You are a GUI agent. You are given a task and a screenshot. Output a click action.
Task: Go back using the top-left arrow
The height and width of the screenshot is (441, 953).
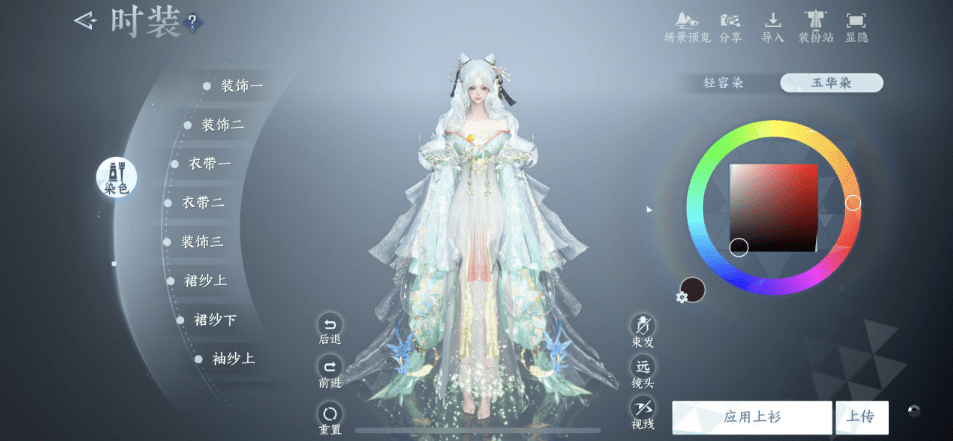tap(88, 20)
